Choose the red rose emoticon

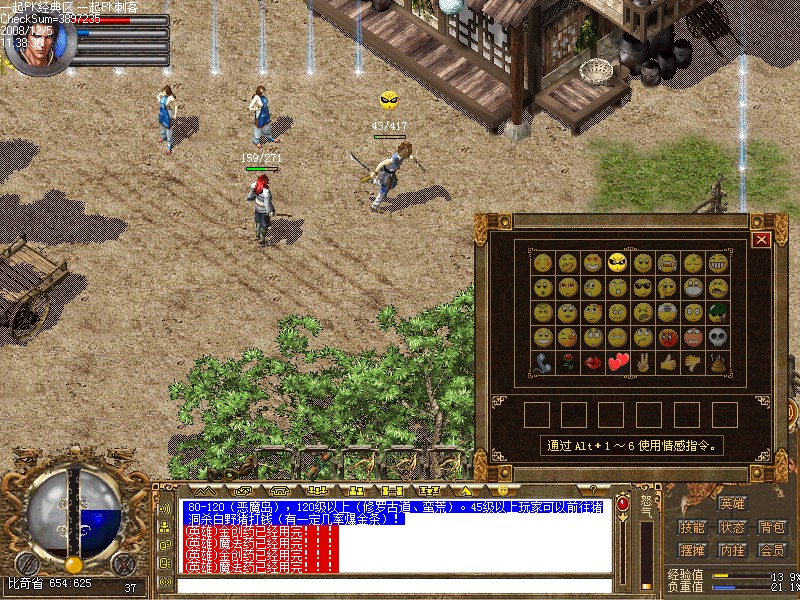coord(568,363)
